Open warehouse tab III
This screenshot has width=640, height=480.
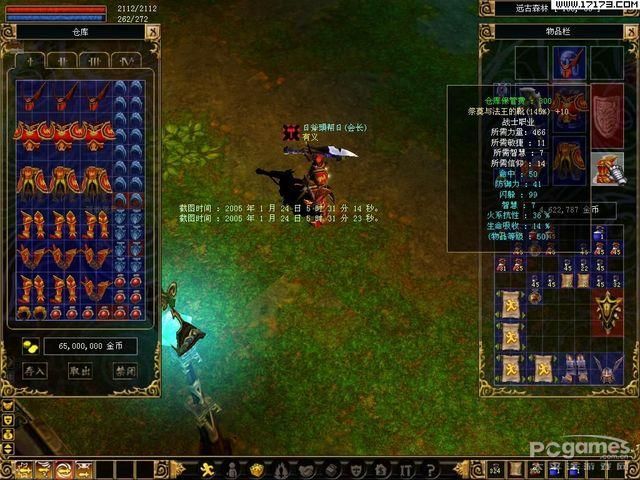click(95, 60)
